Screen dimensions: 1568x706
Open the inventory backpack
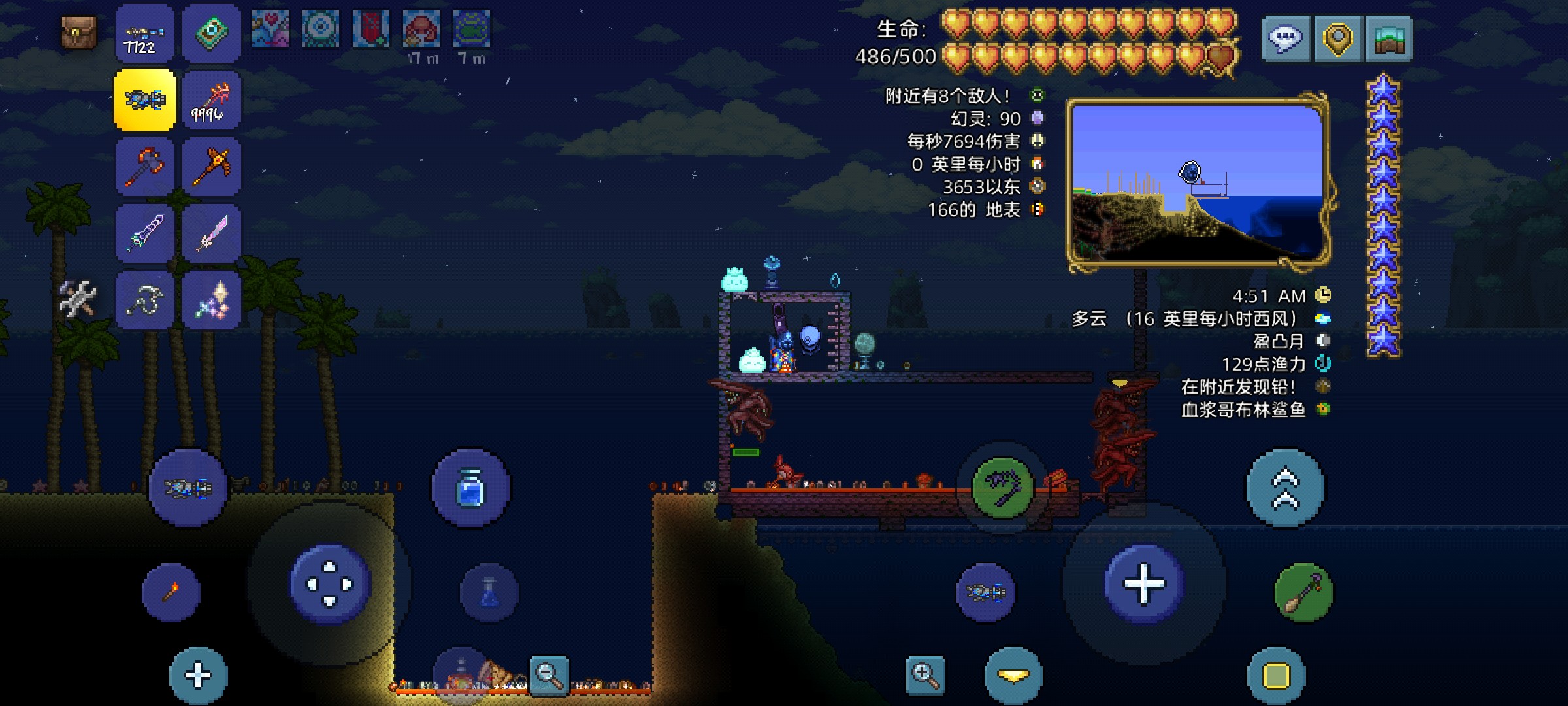click(x=79, y=33)
